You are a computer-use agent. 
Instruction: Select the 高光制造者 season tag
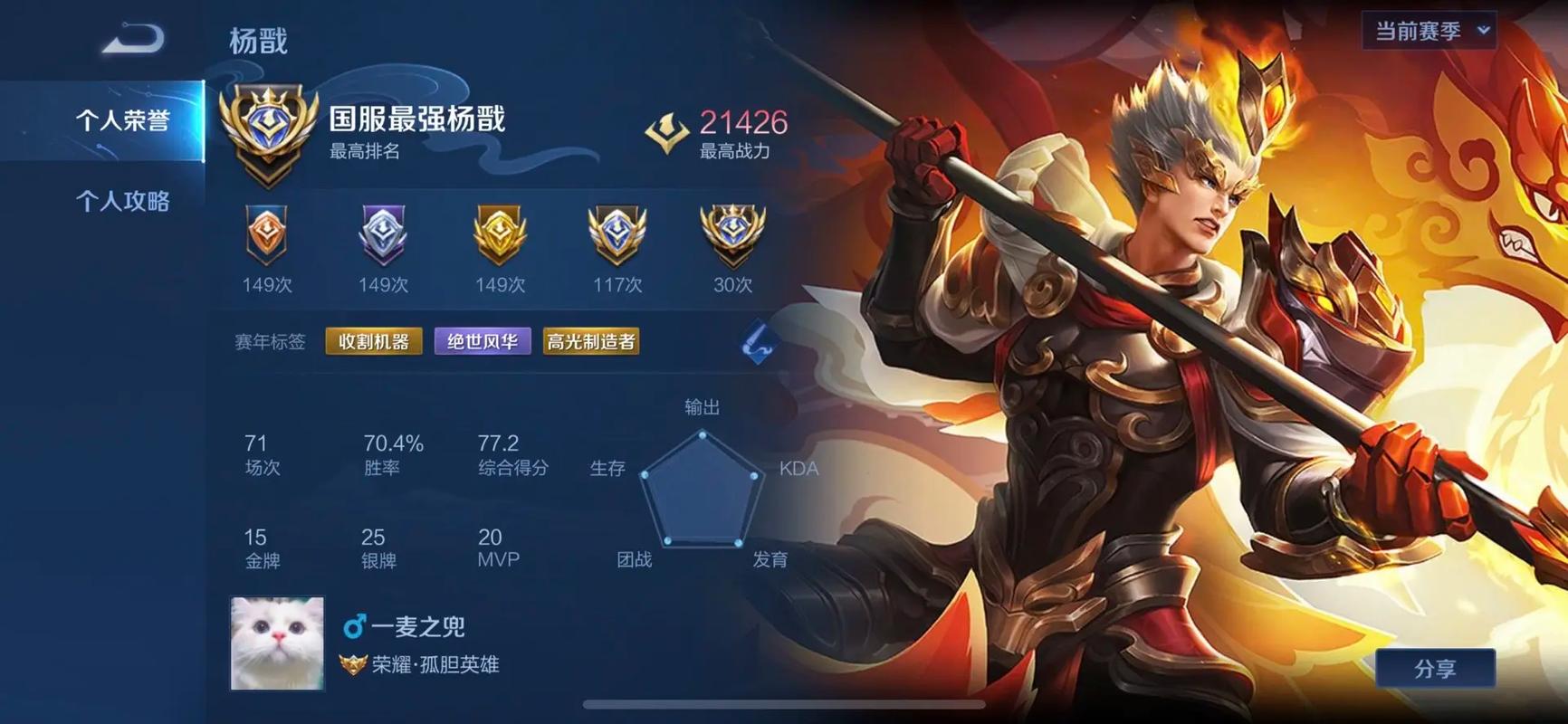click(591, 342)
